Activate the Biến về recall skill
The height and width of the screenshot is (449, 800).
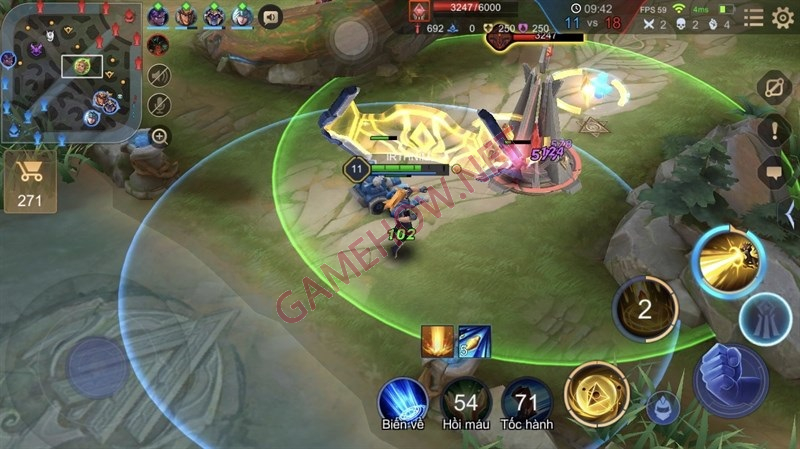(403, 402)
